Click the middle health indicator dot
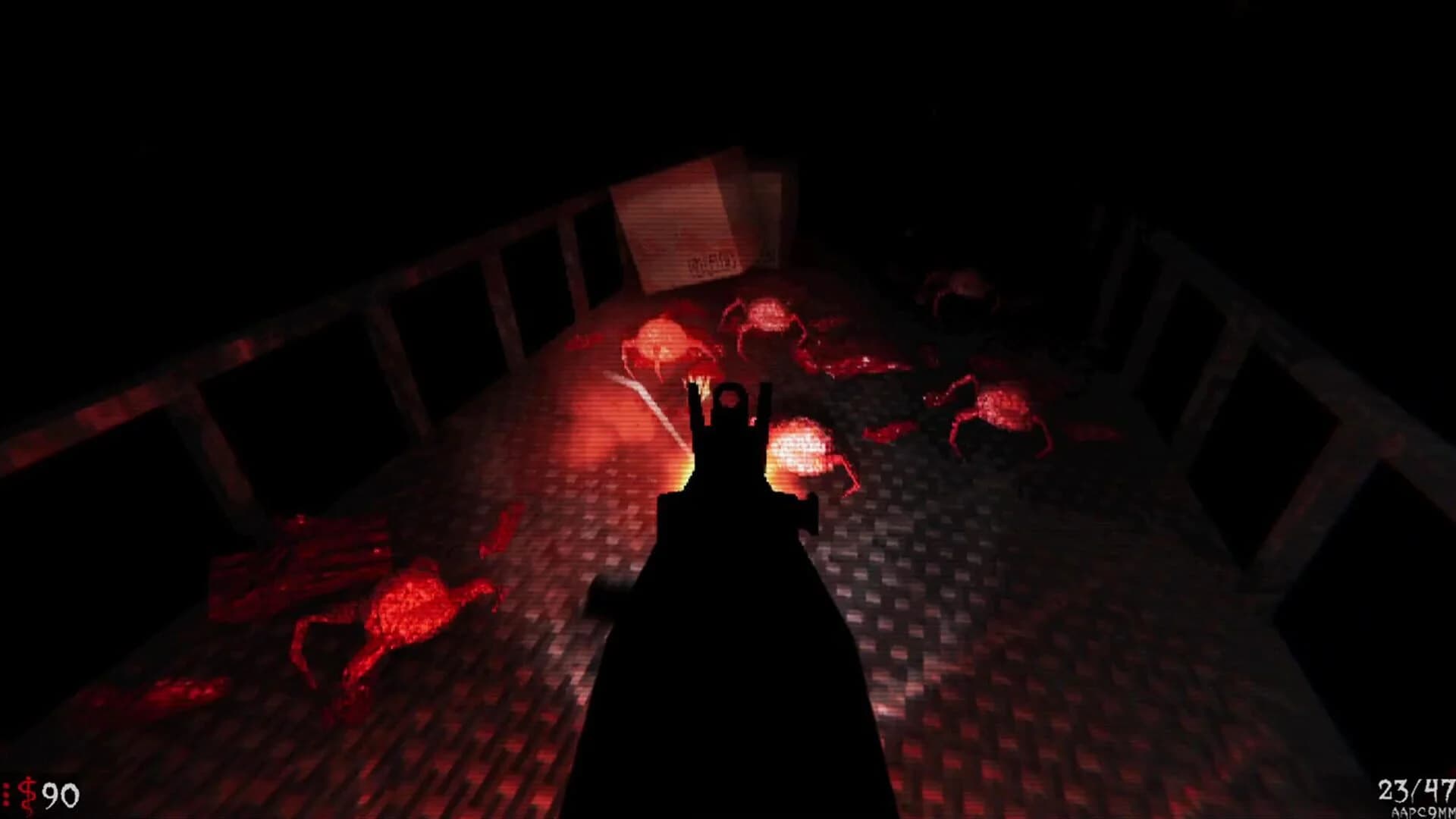The image size is (1456, 819). click(x=6, y=795)
